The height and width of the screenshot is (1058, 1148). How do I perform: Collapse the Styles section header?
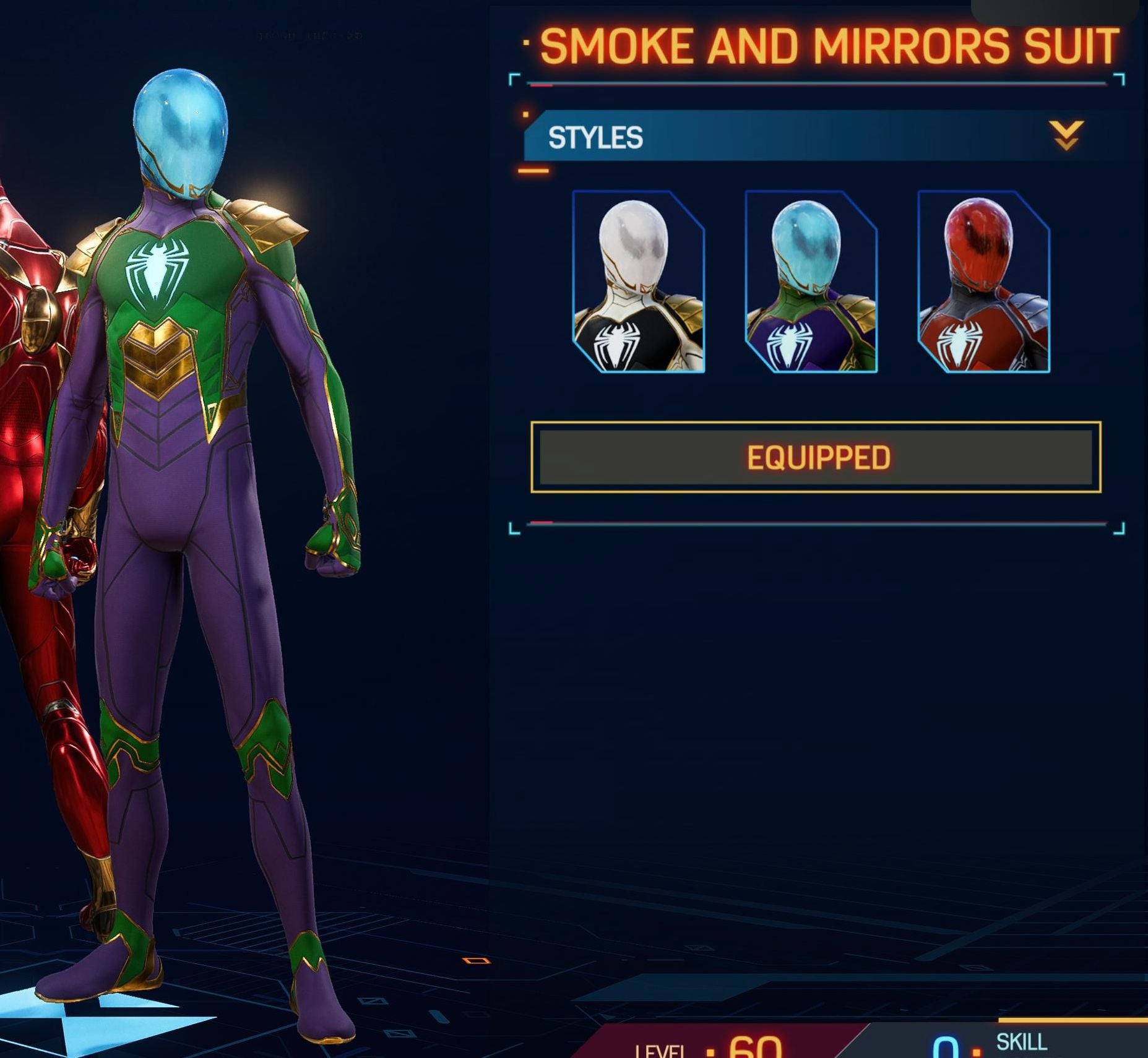point(1066,135)
